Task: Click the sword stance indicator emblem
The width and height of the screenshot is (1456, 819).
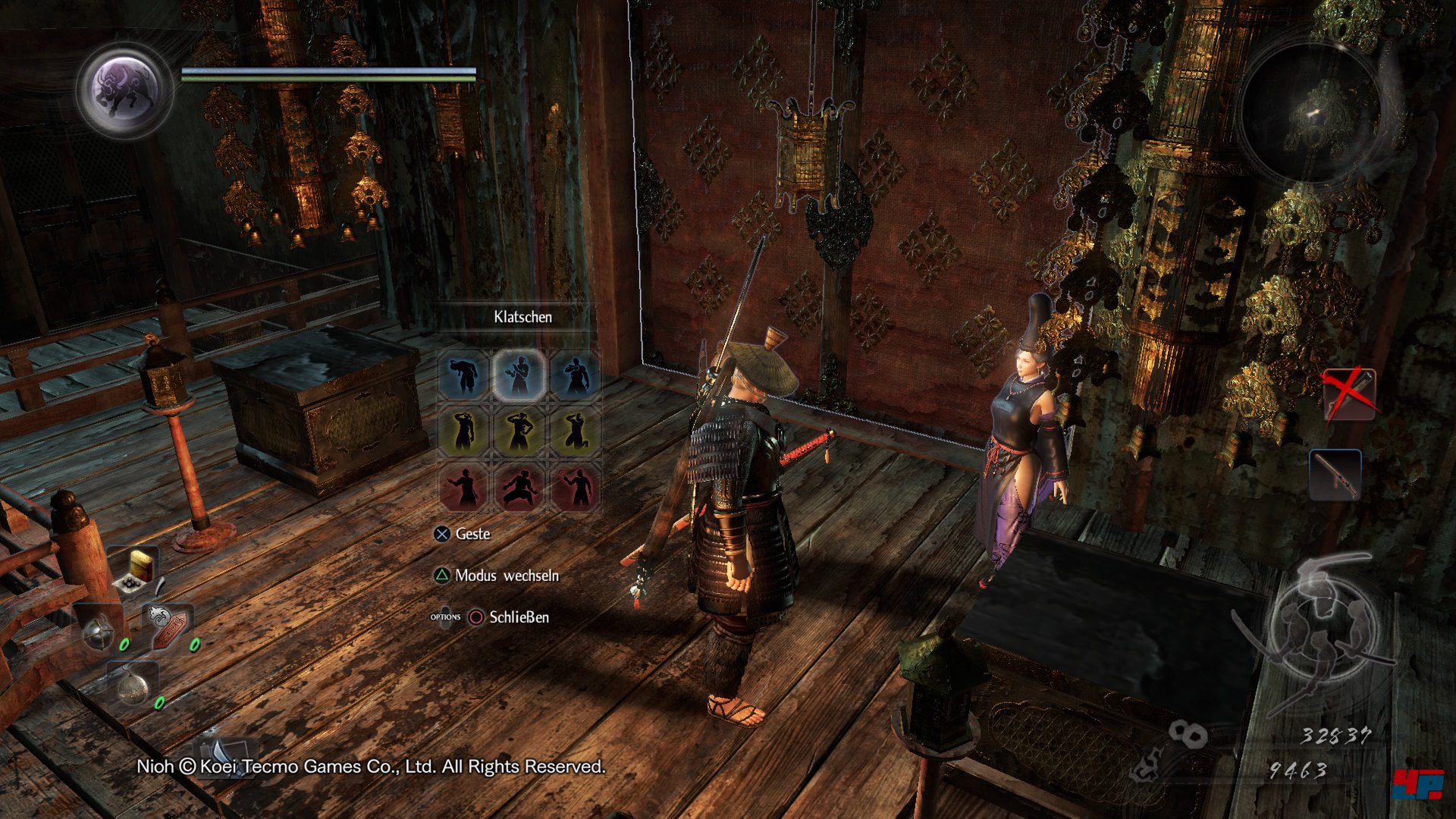Action: click(x=1323, y=622)
